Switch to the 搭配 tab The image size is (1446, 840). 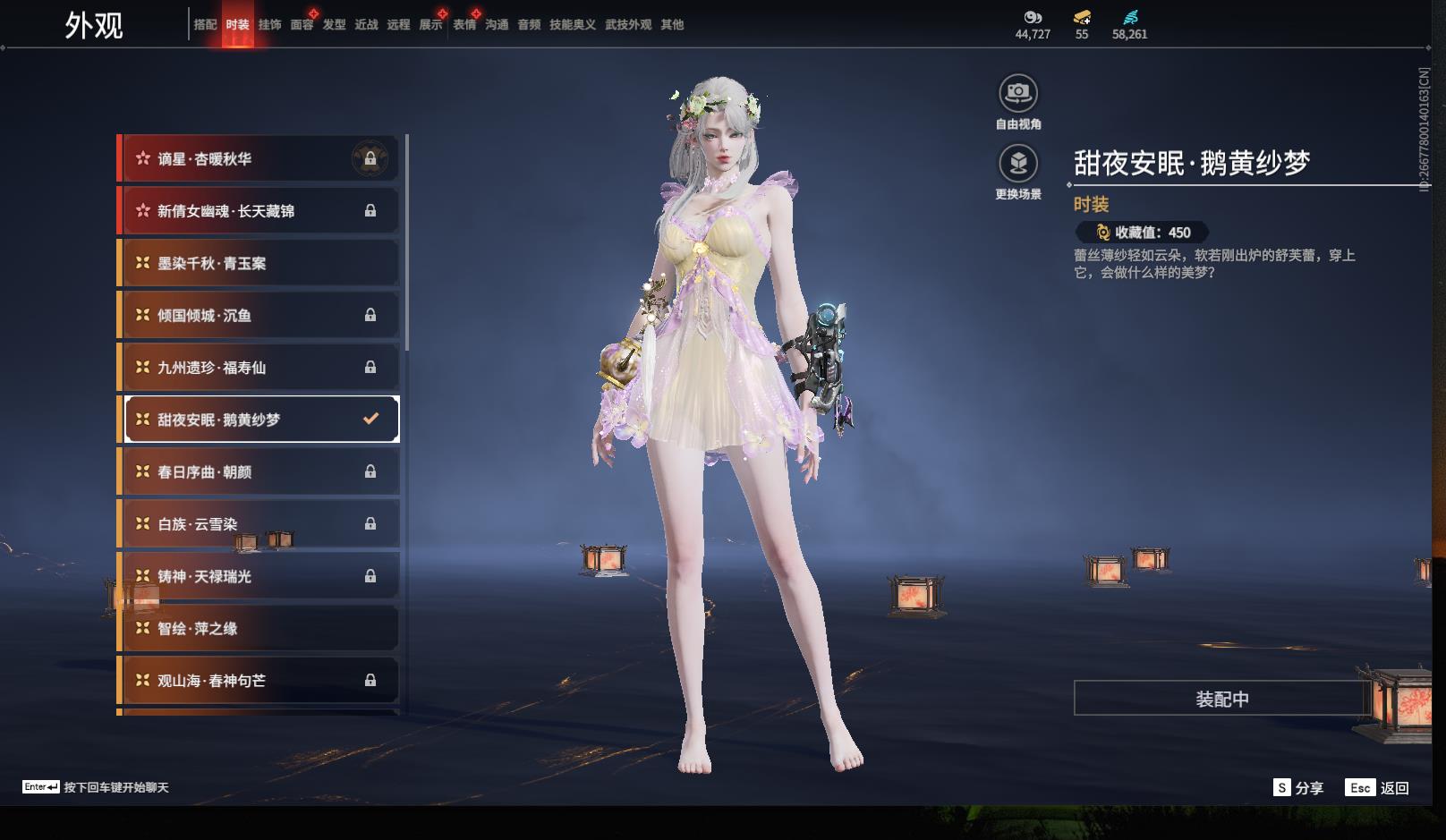click(x=205, y=25)
